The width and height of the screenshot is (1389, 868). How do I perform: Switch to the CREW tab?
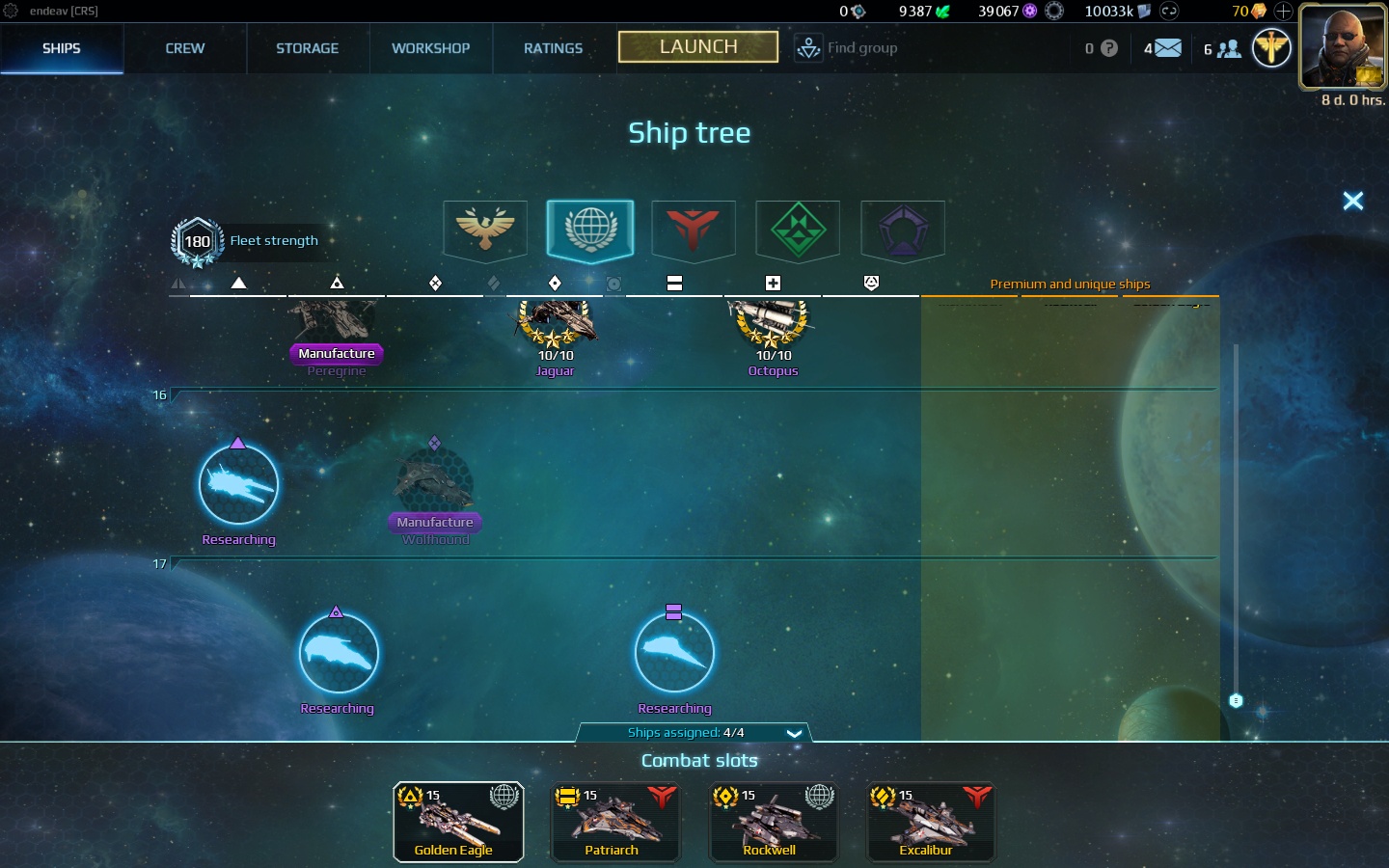point(184,48)
